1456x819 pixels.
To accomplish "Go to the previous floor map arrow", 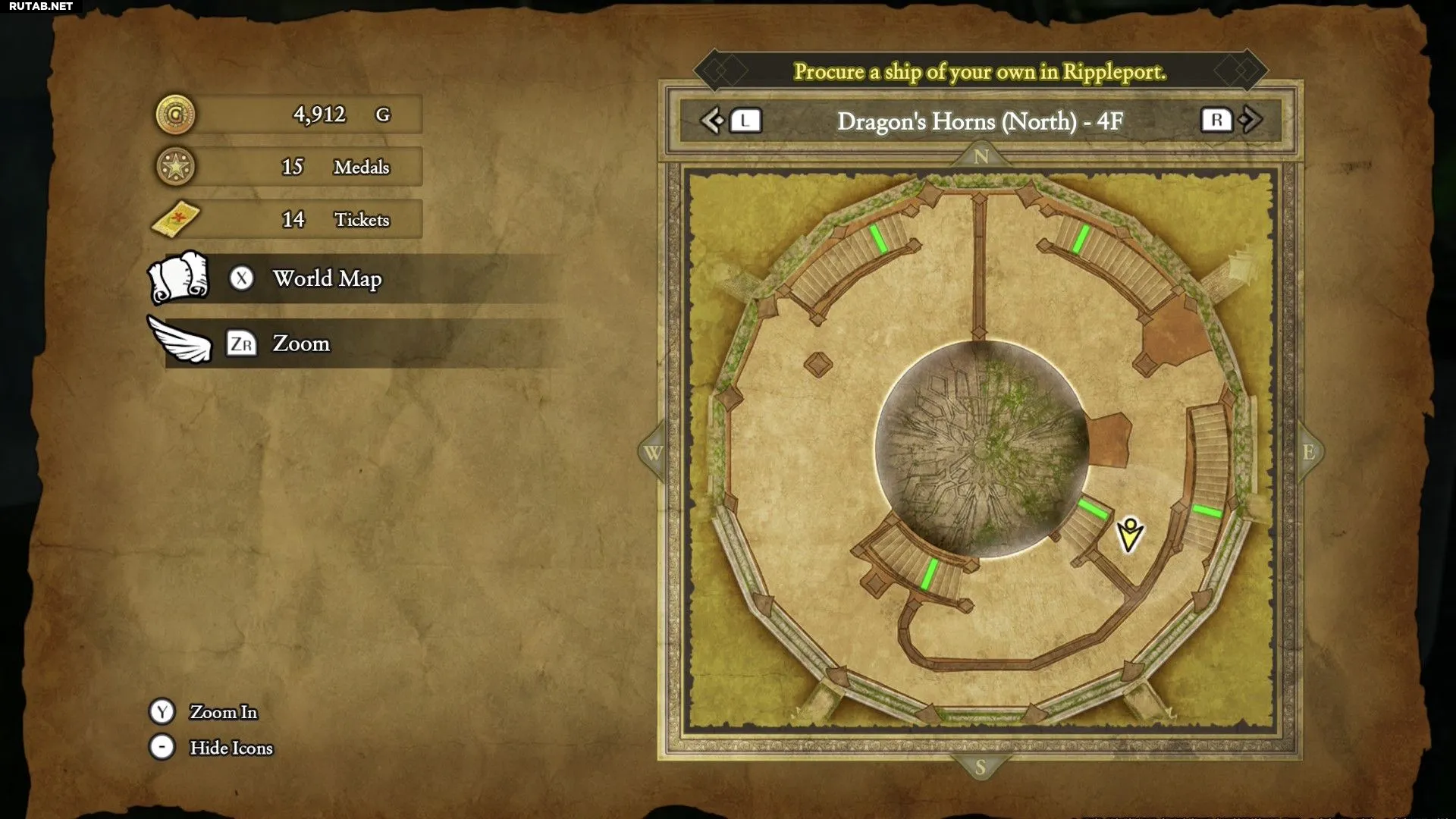I will [x=711, y=121].
